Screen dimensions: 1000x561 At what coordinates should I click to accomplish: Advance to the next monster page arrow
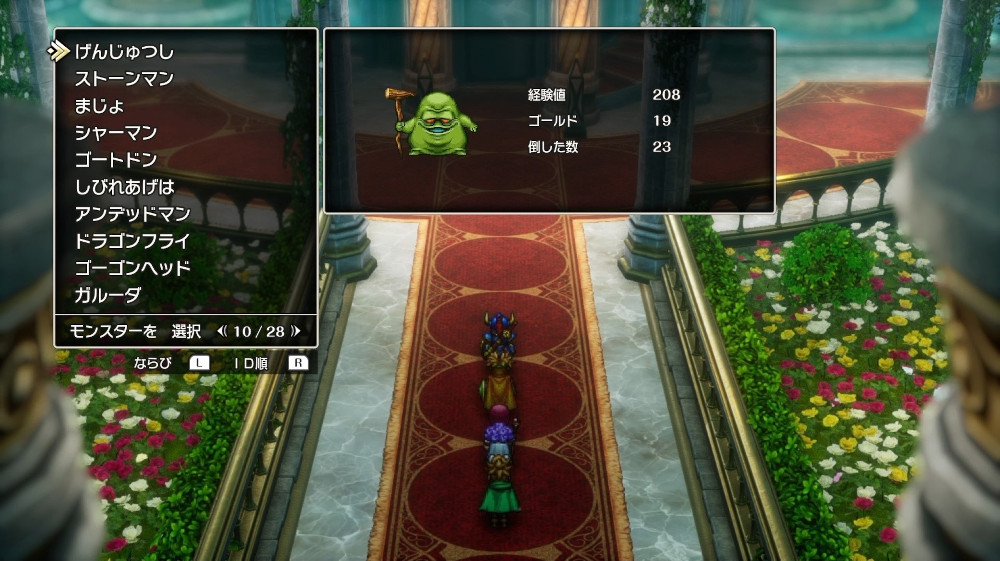[x=296, y=330]
